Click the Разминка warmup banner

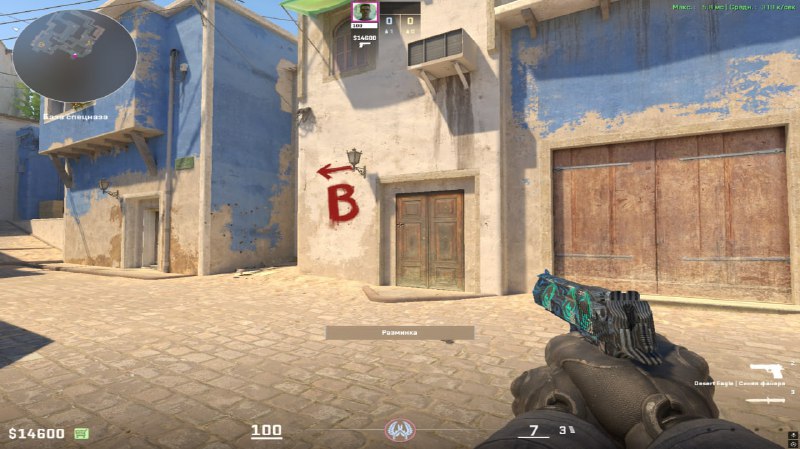pos(399,332)
